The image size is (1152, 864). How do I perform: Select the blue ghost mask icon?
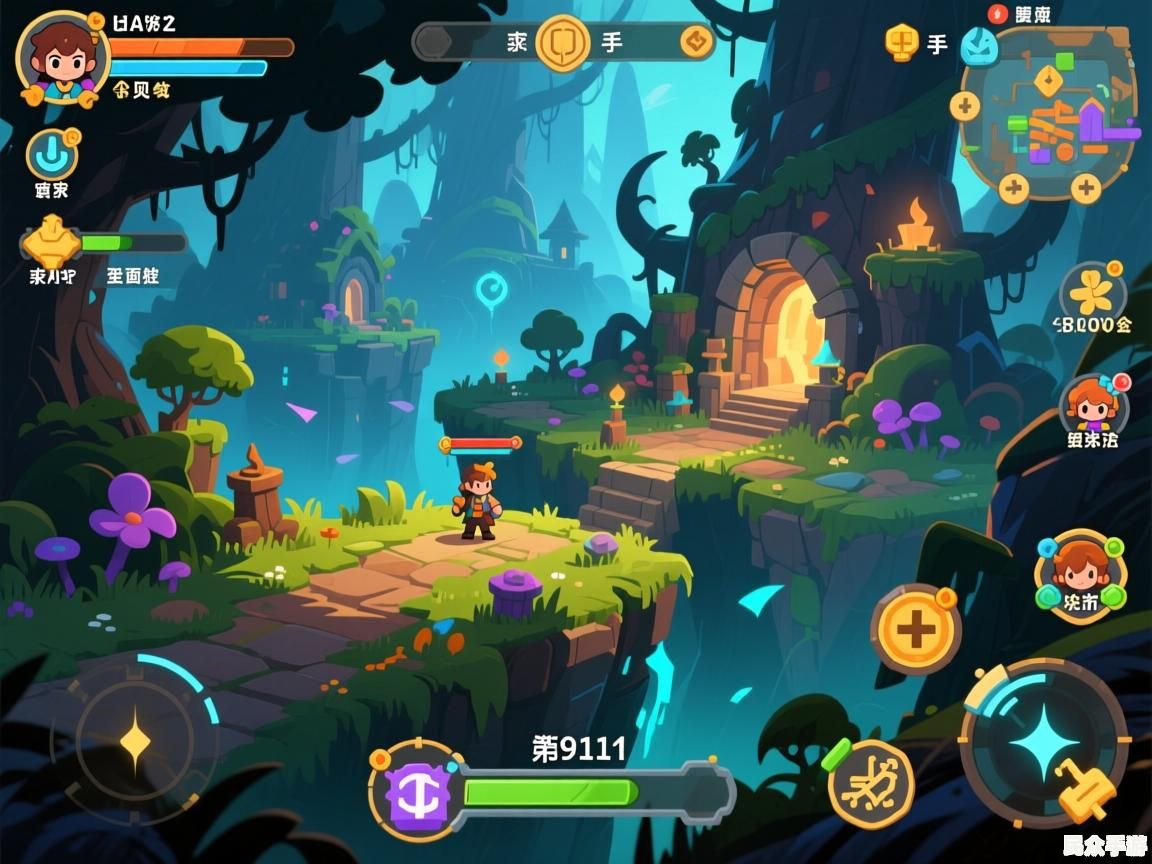(x=978, y=46)
